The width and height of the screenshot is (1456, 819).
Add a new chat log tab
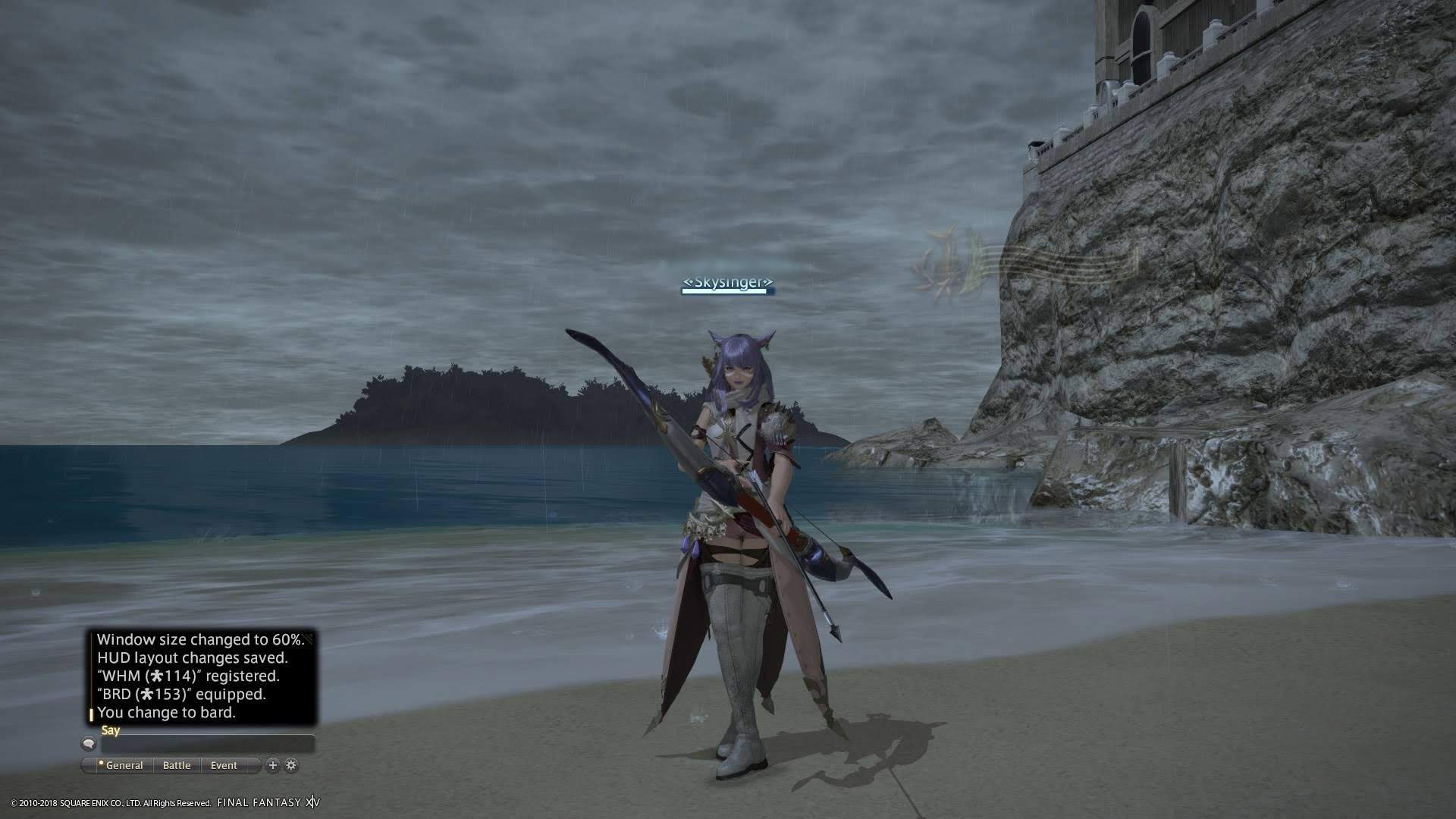coord(273,765)
